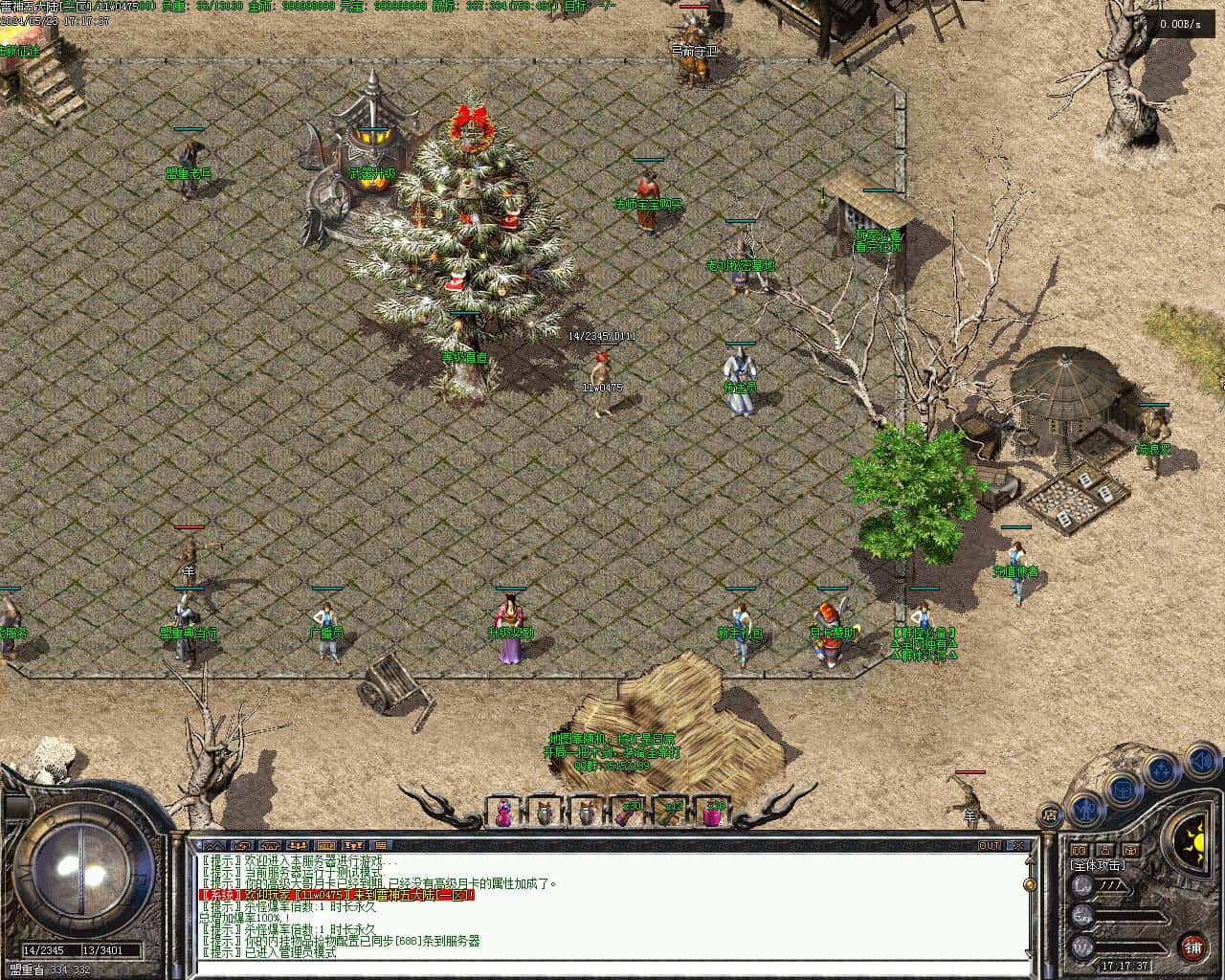
Task: Click the chat text input line
Action: coord(612,967)
